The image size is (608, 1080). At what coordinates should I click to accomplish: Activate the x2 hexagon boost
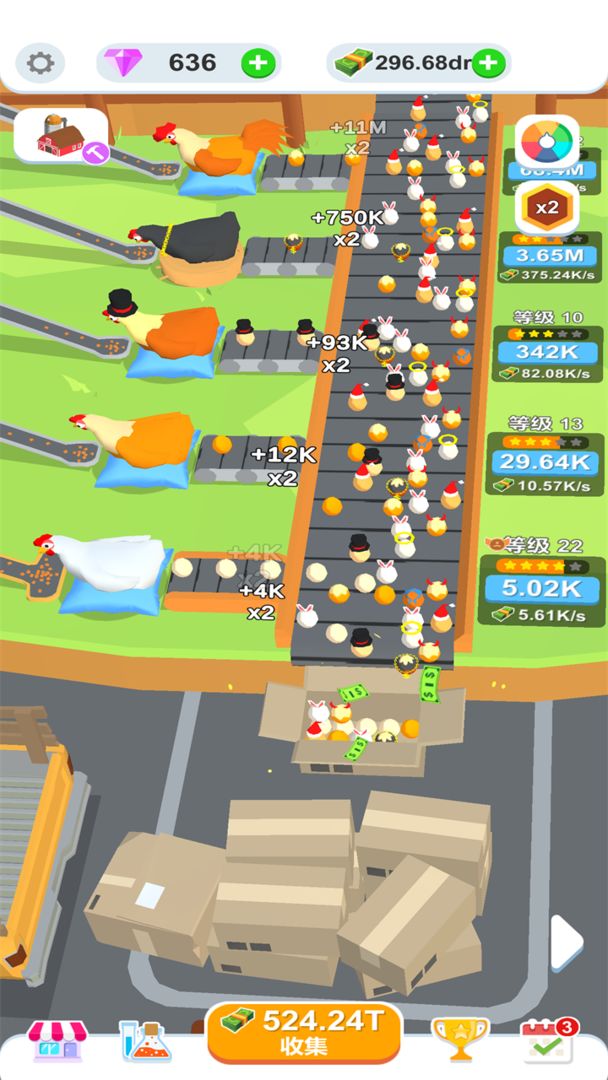click(547, 208)
